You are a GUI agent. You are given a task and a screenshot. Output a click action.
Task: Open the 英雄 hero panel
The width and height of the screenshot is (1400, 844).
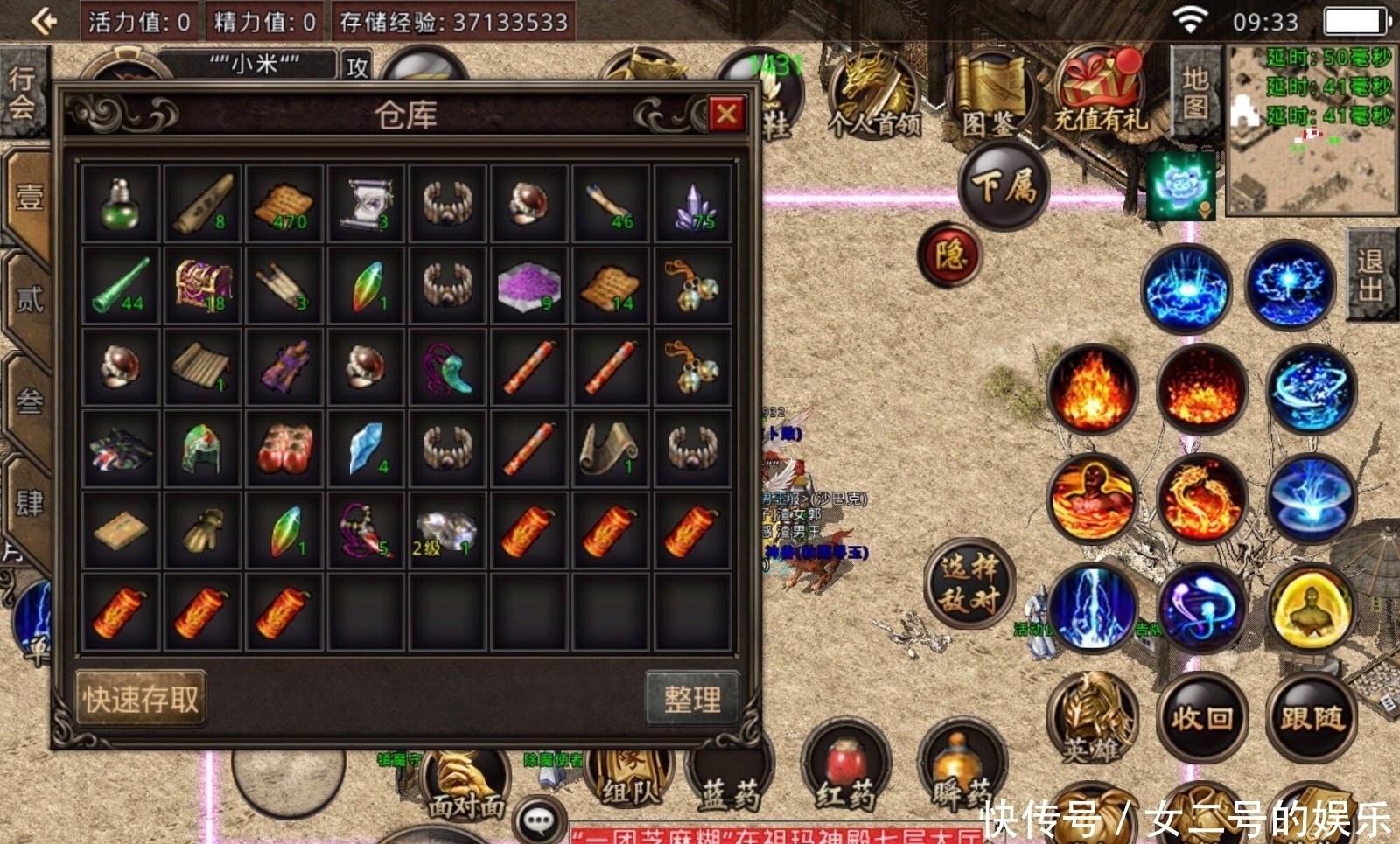point(1091,717)
